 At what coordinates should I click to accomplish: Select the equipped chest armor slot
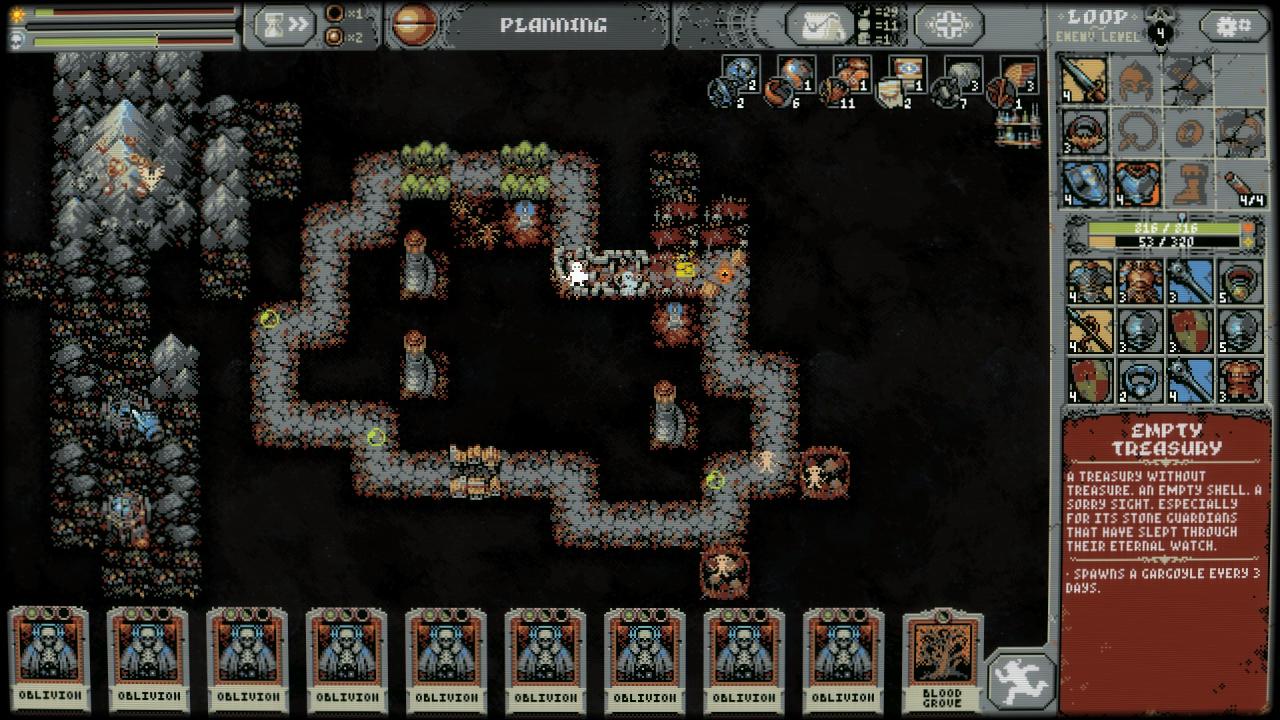1137,184
